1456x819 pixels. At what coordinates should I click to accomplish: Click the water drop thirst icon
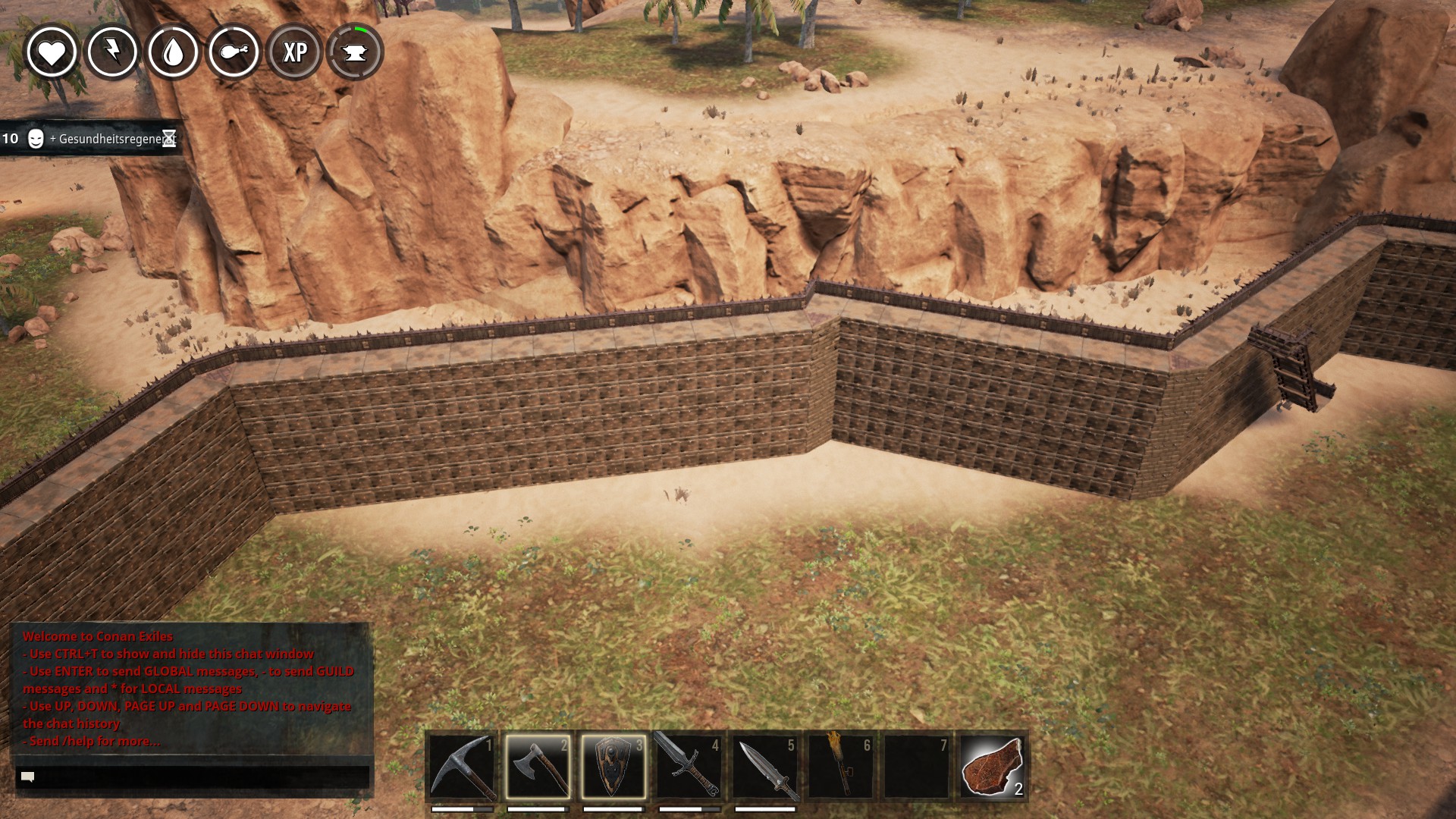coord(173,52)
